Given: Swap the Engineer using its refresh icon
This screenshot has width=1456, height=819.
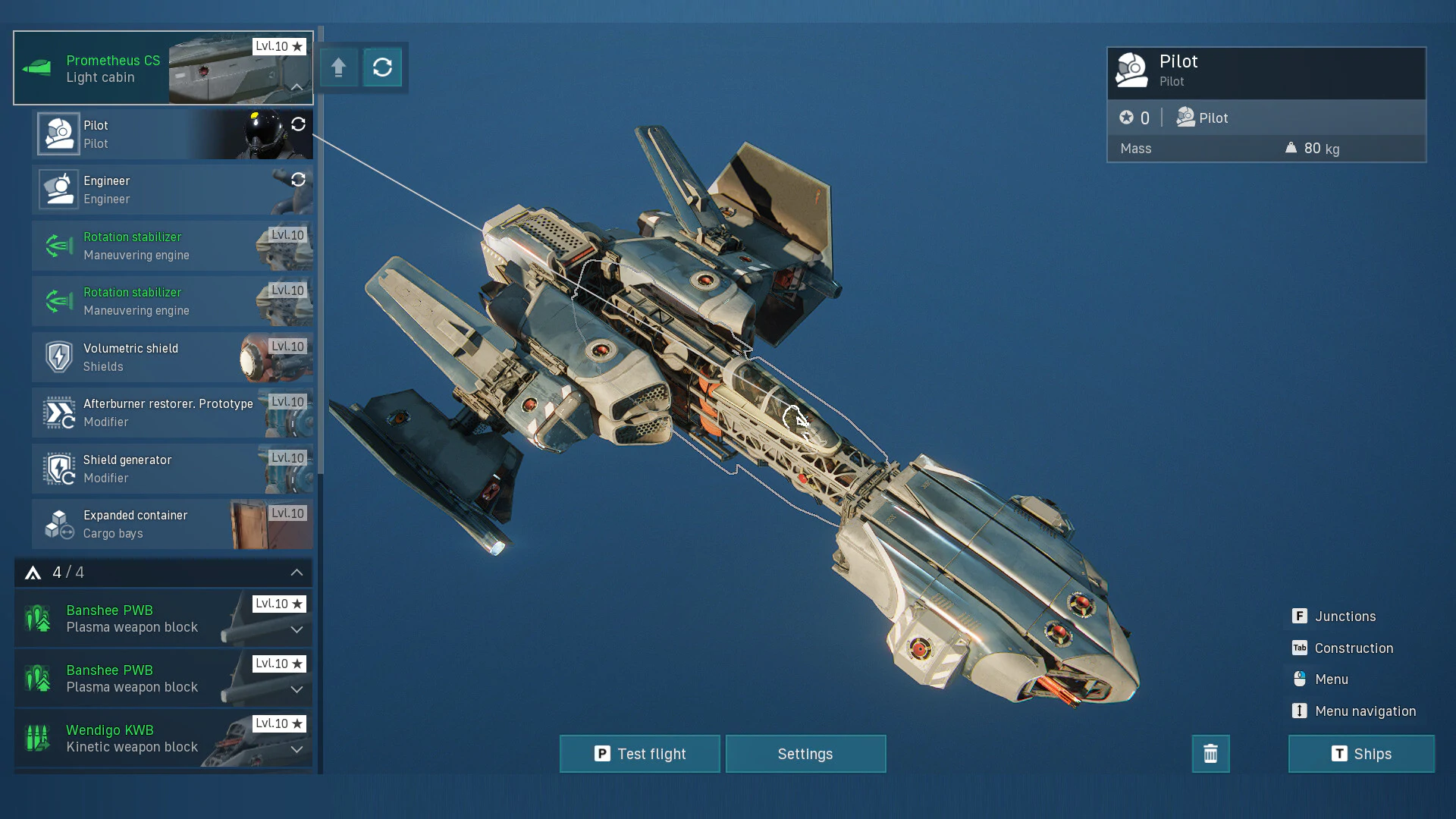Looking at the screenshot, I should tap(298, 180).
